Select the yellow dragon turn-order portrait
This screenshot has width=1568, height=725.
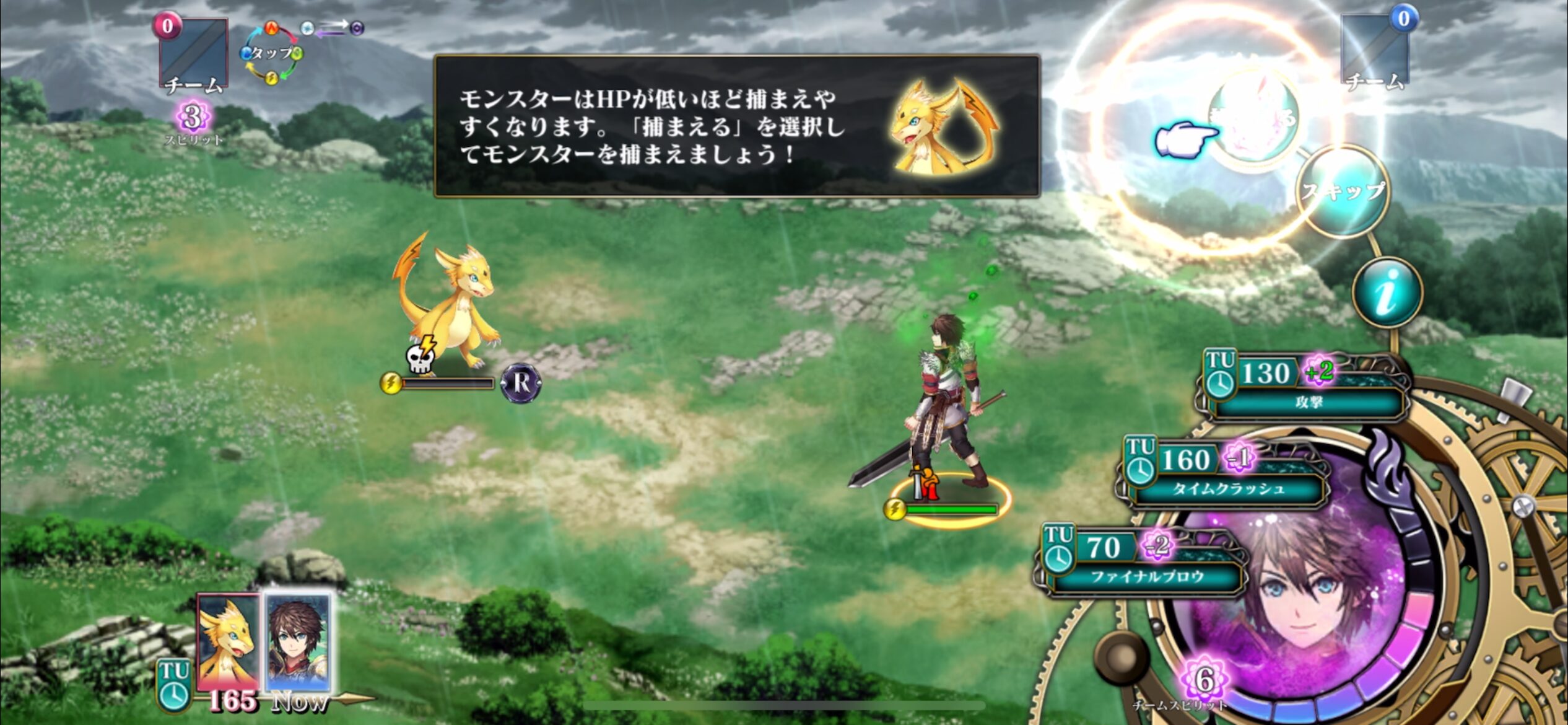click(x=228, y=641)
